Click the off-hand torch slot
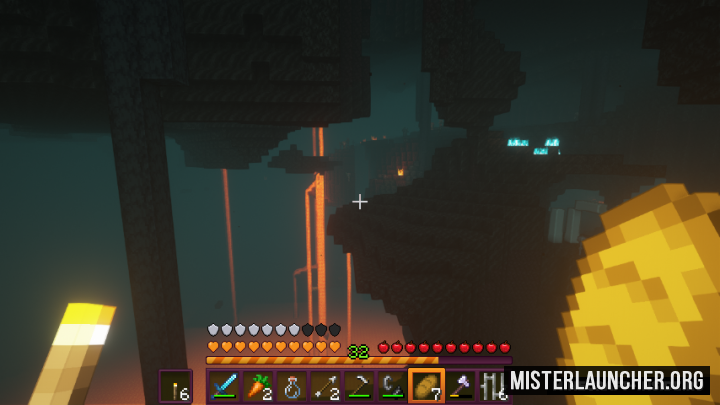720x405 pixels. 176,386
